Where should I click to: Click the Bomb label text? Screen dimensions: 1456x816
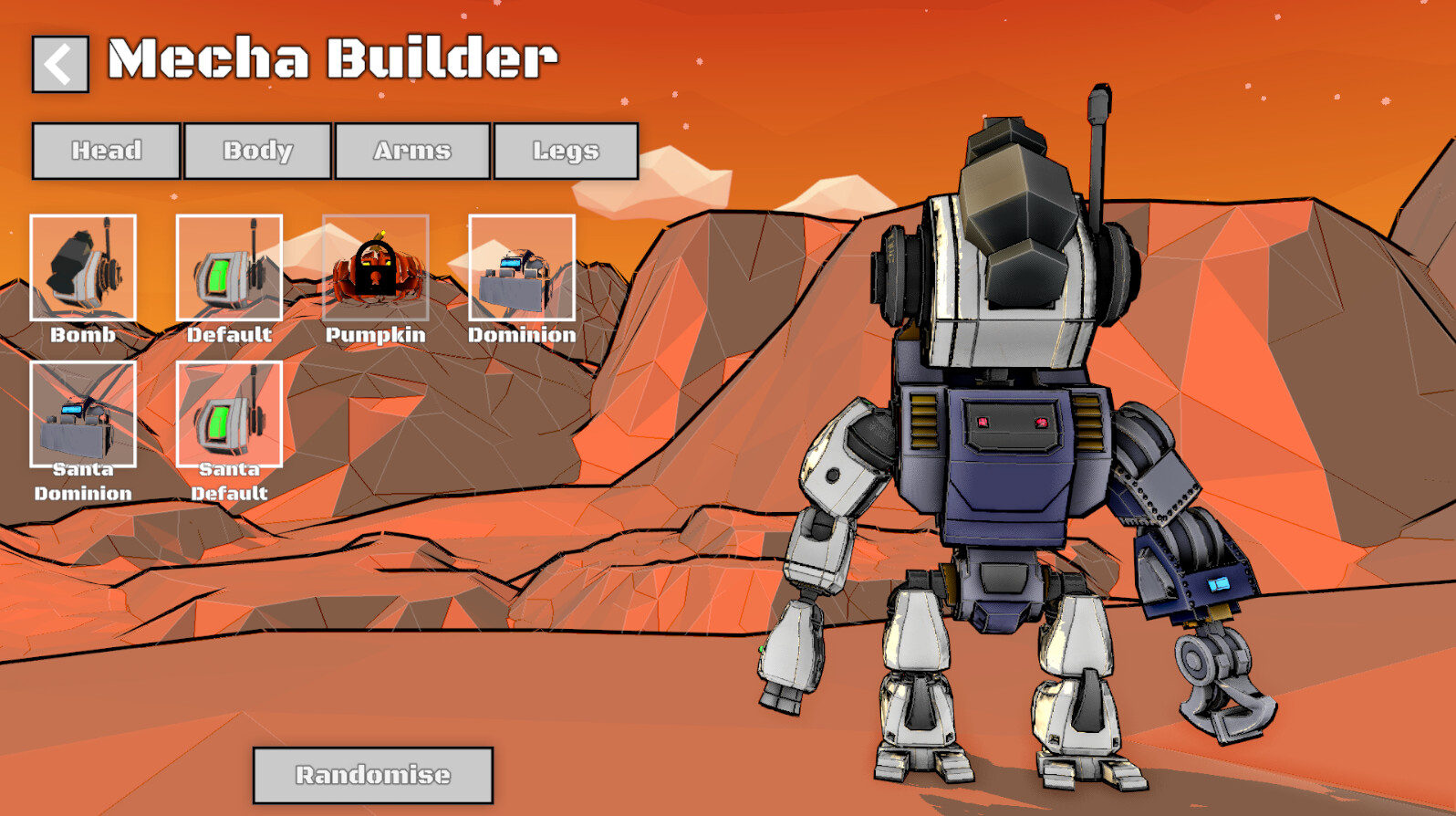[83, 336]
